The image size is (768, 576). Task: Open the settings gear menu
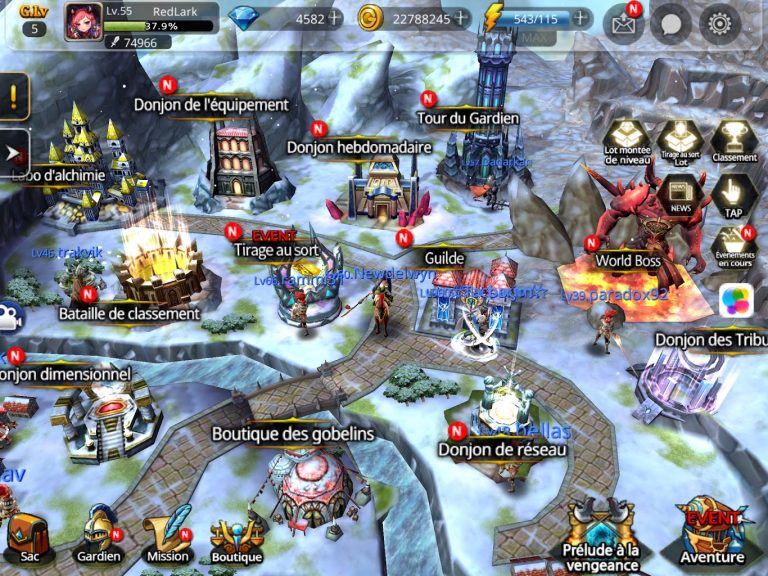720,25
